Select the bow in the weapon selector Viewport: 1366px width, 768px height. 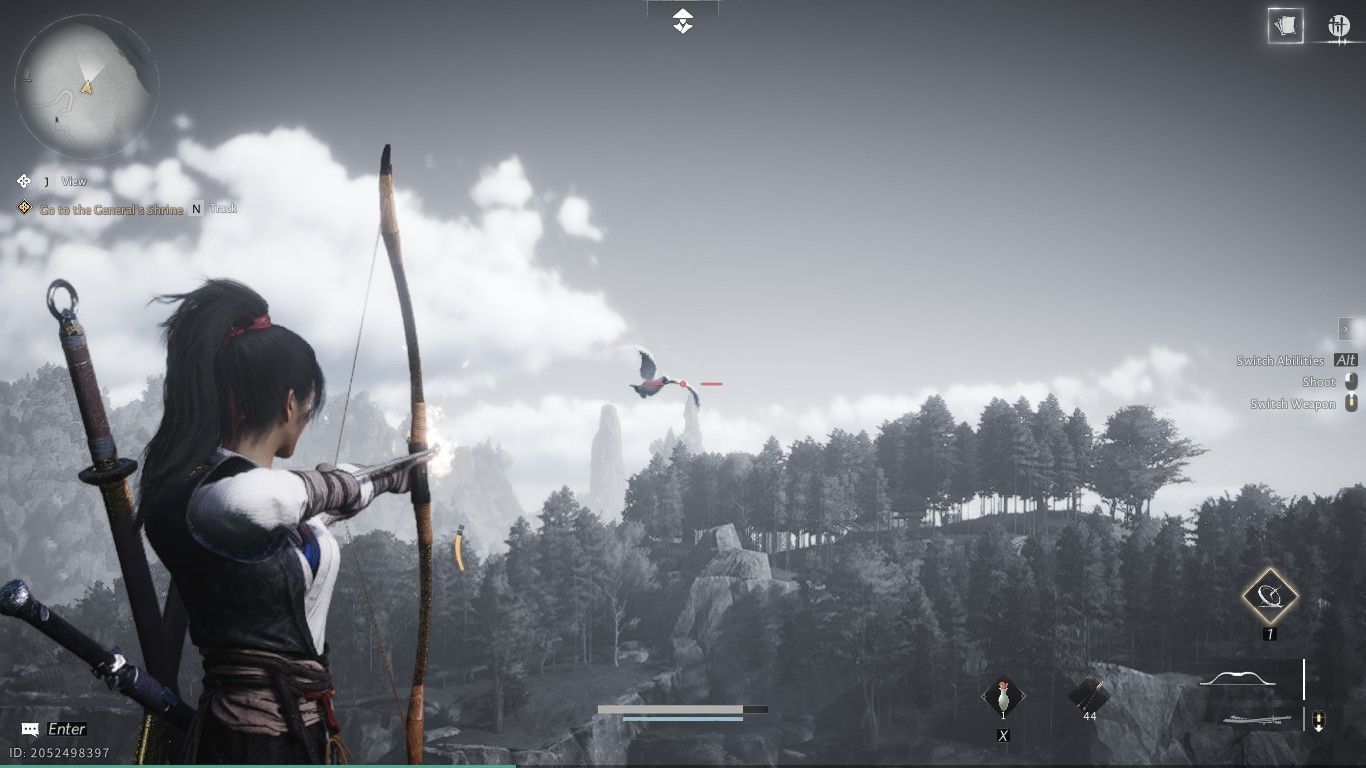(x=1237, y=678)
